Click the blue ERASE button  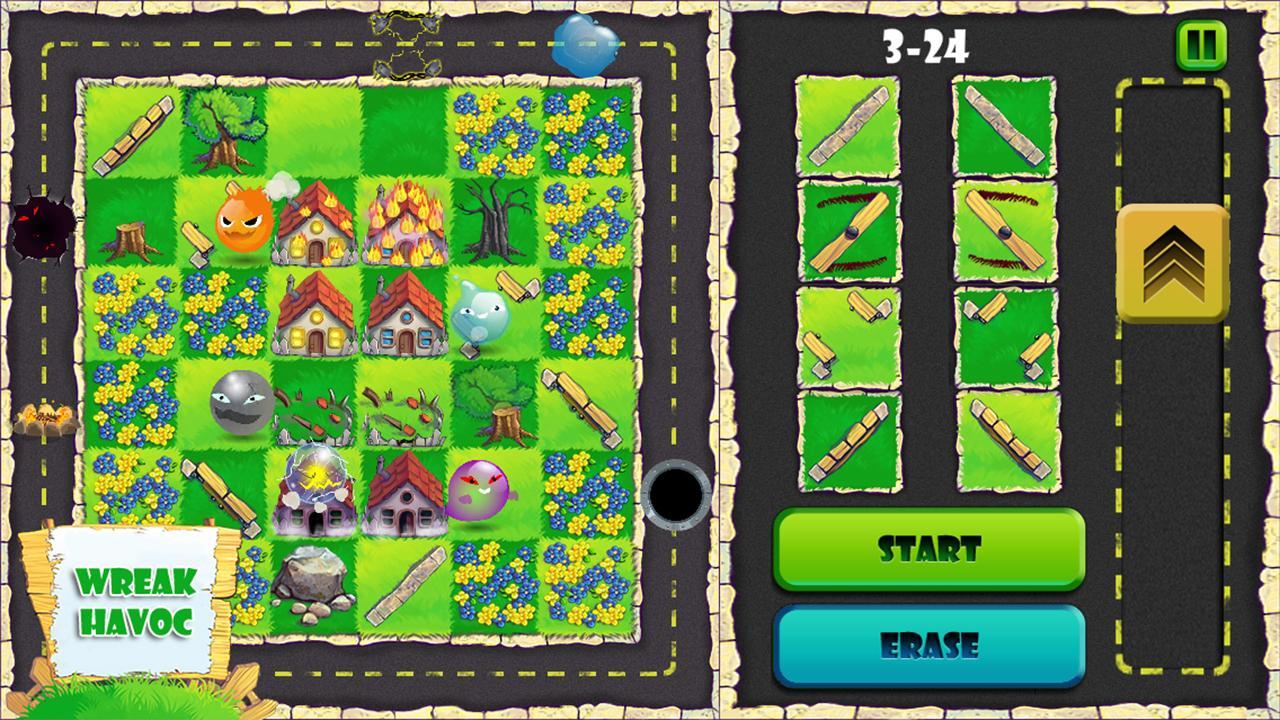tap(929, 645)
